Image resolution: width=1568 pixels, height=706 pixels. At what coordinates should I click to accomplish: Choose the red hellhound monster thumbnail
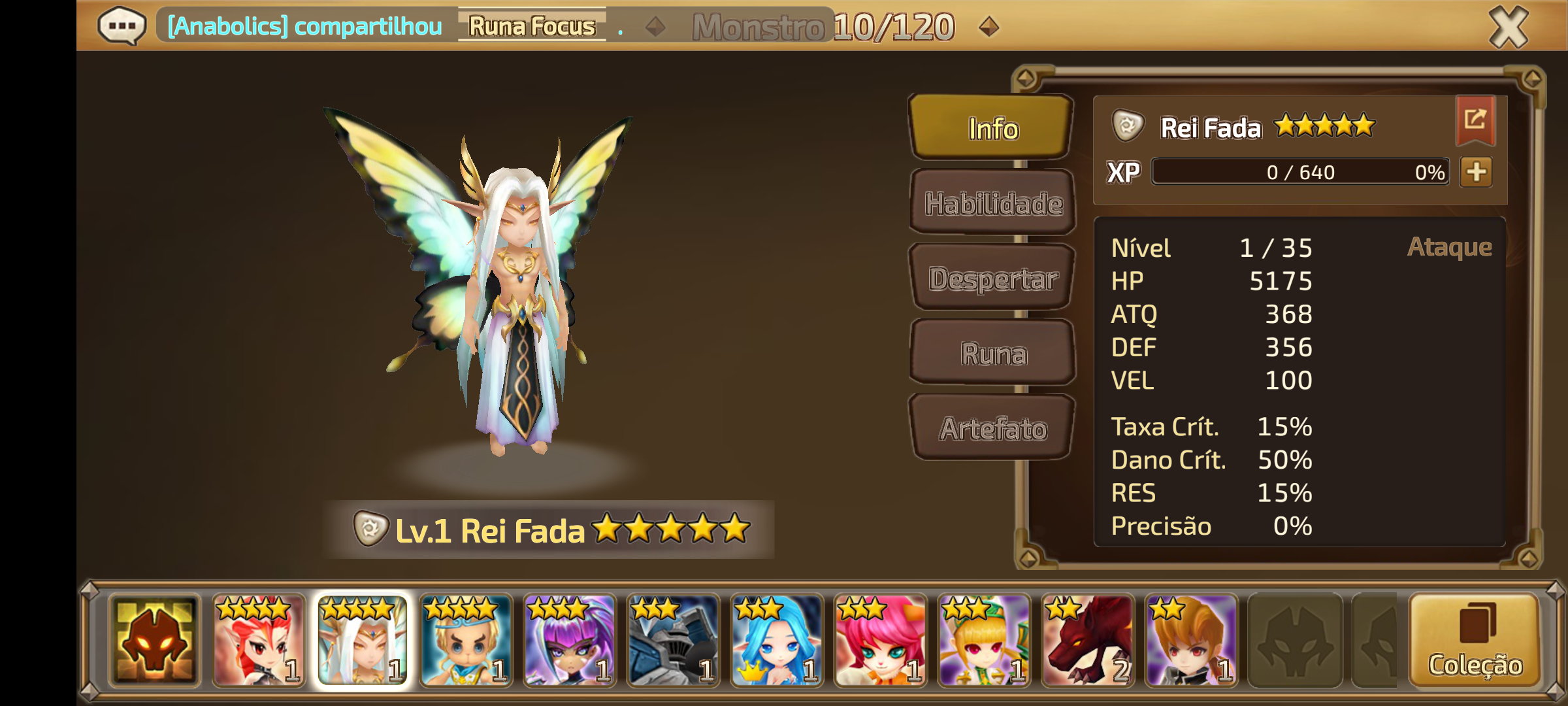[1087, 641]
